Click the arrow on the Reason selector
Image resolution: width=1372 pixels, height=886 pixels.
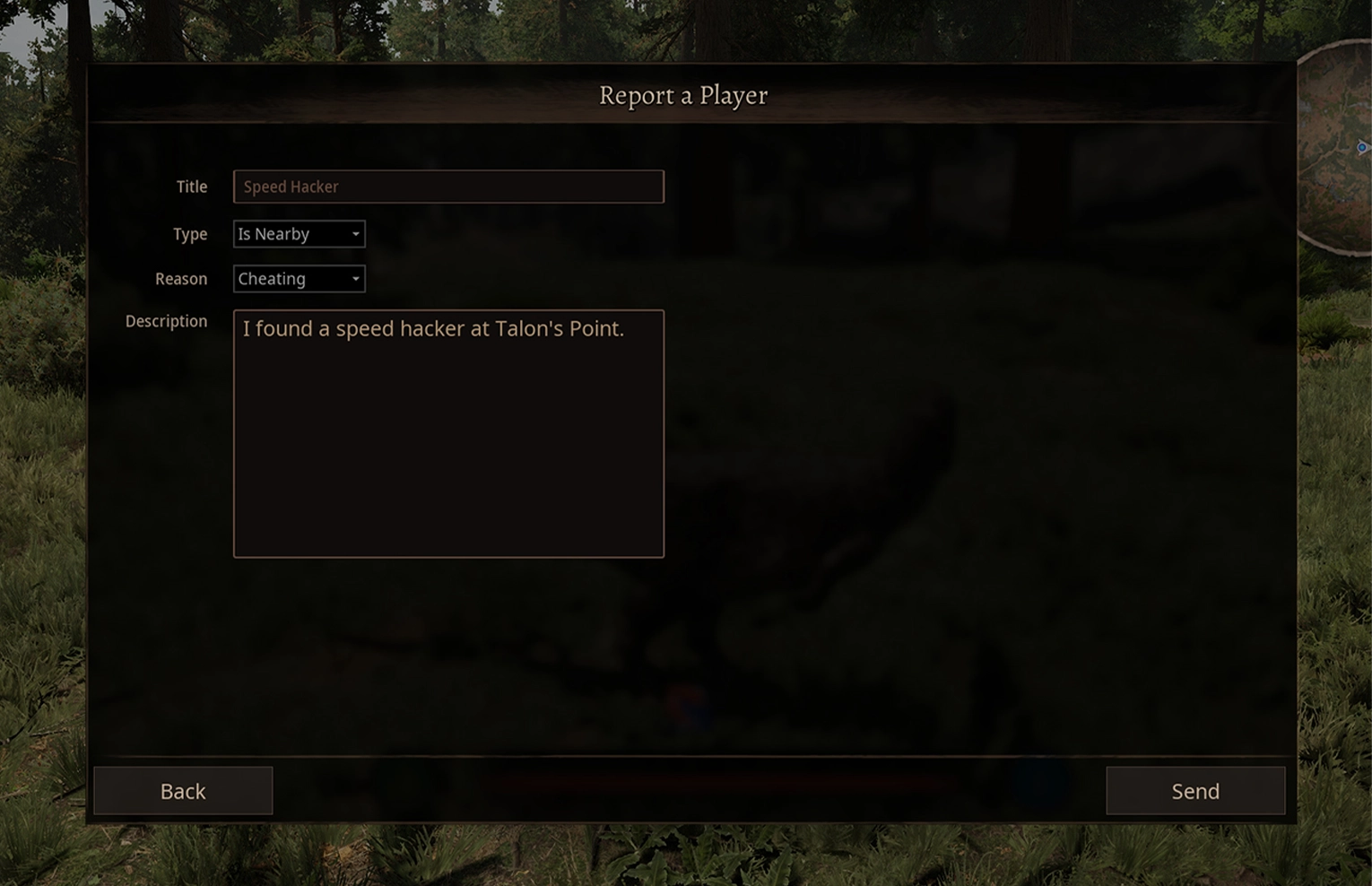(x=355, y=278)
